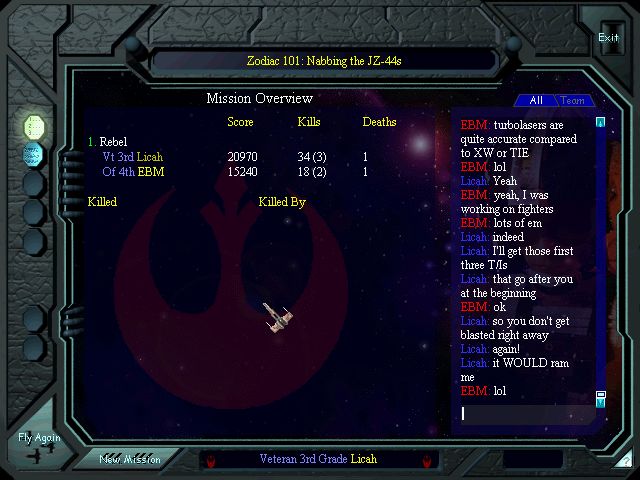Image resolution: width=640 pixels, height=480 pixels.
Task: Open the help question mark button
Action: tap(624, 461)
